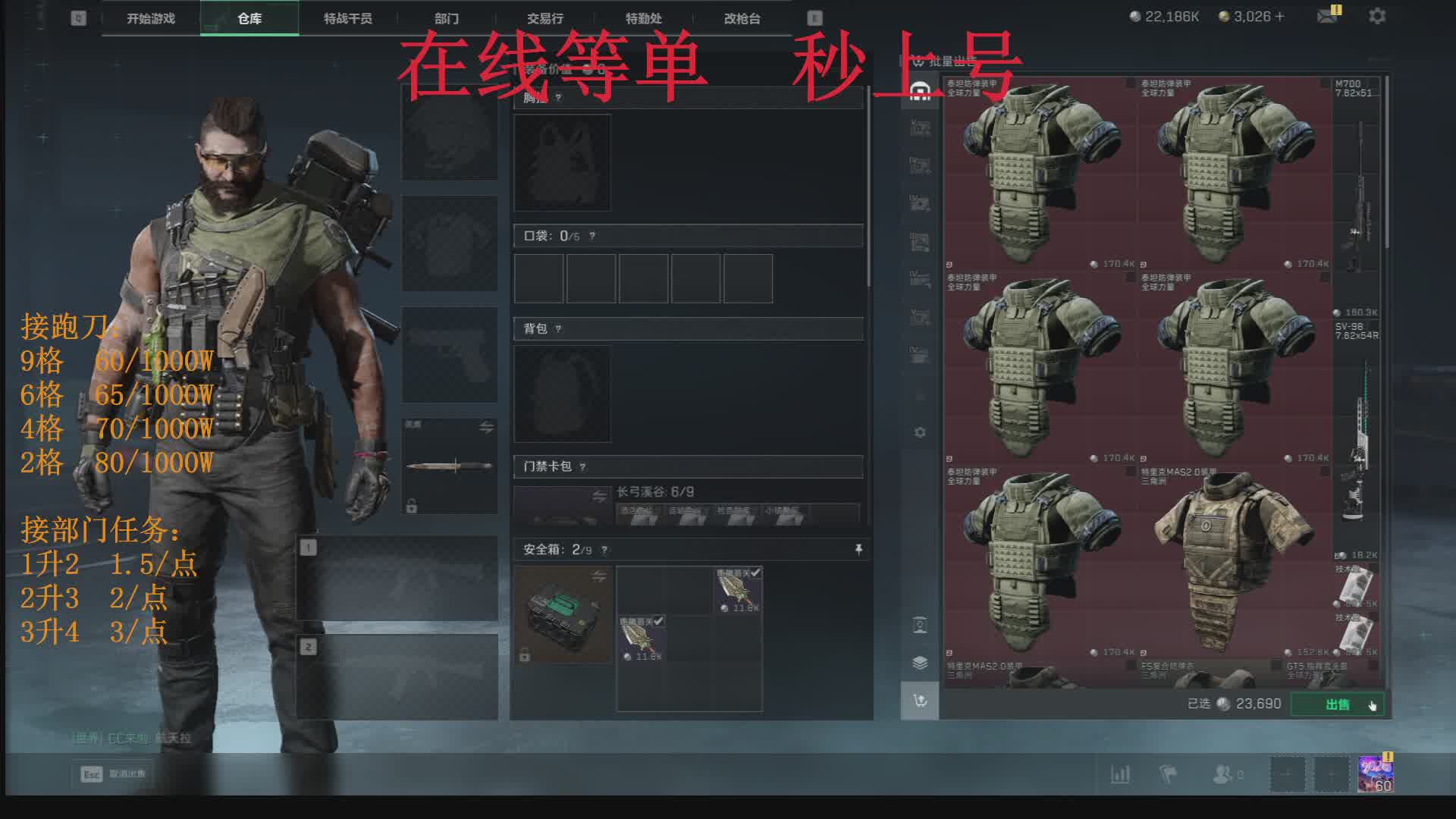Open the 改枪台 gunsmith tab

(x=742, y=18)
